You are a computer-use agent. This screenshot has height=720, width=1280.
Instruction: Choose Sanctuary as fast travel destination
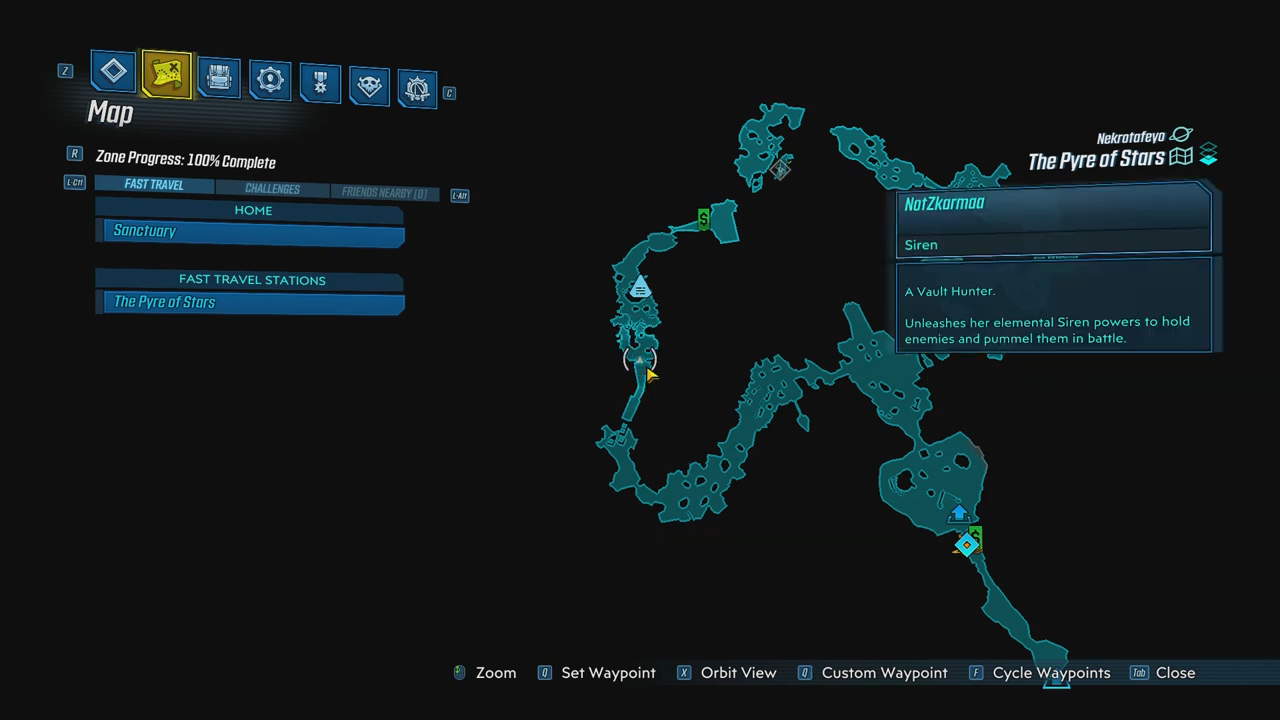coord(254,232)
